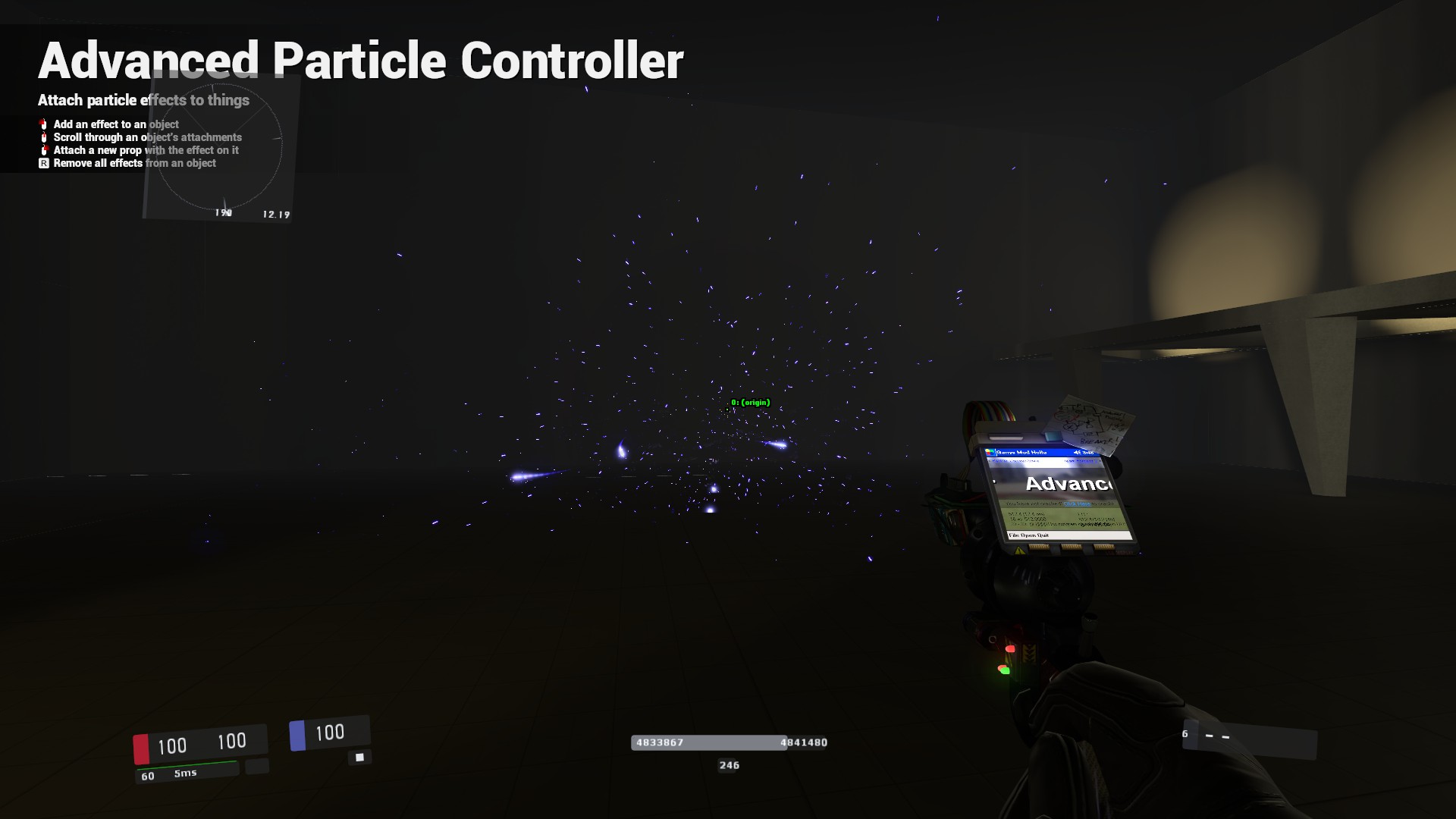Click the handwritten 'BREAKER!' sticky note

1098,441
